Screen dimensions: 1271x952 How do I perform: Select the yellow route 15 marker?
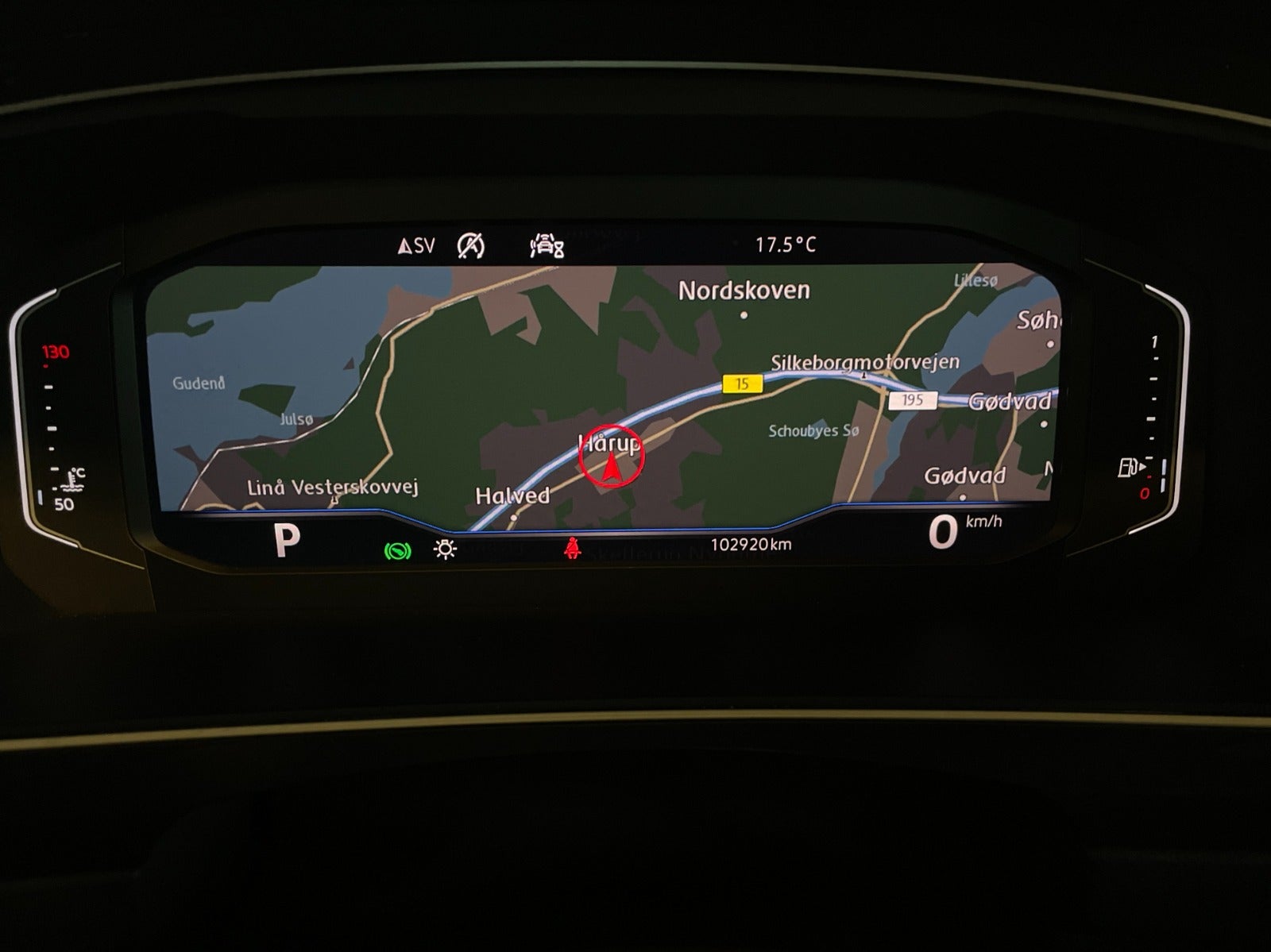tap(742, 384)
